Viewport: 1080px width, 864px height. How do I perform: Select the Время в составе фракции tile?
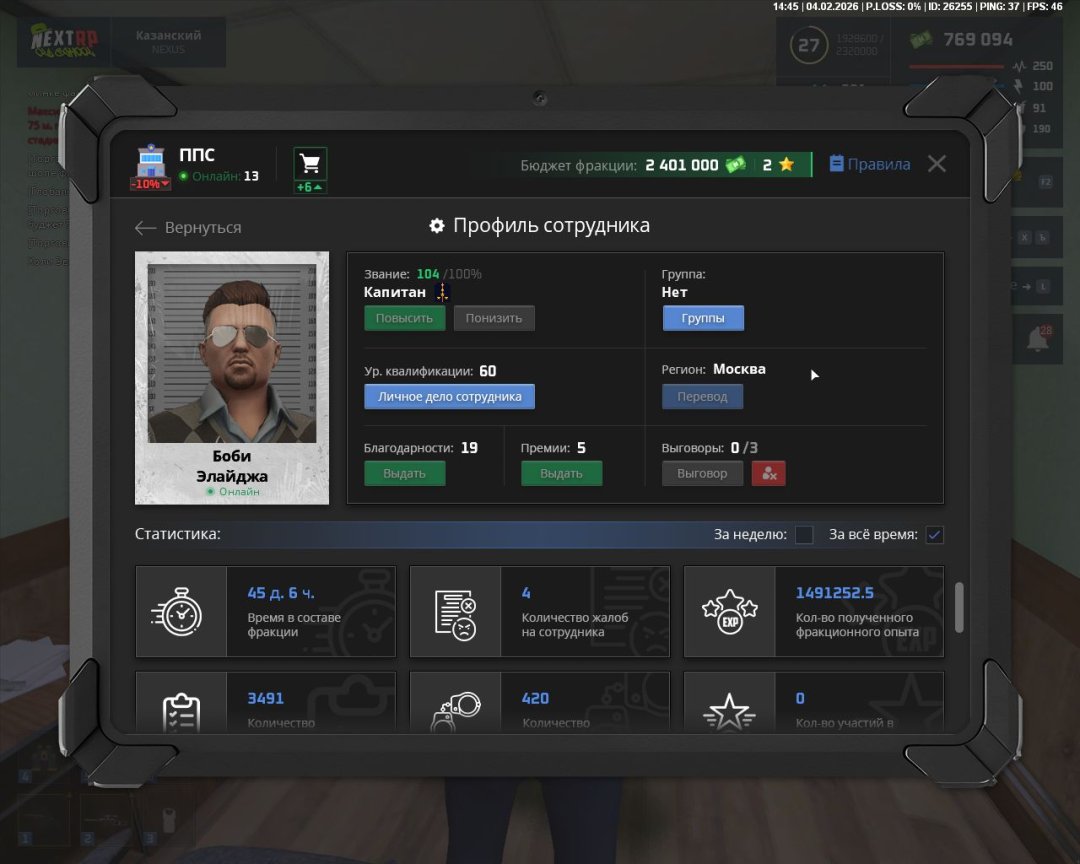pyautogui.click(x=265, y=612)
